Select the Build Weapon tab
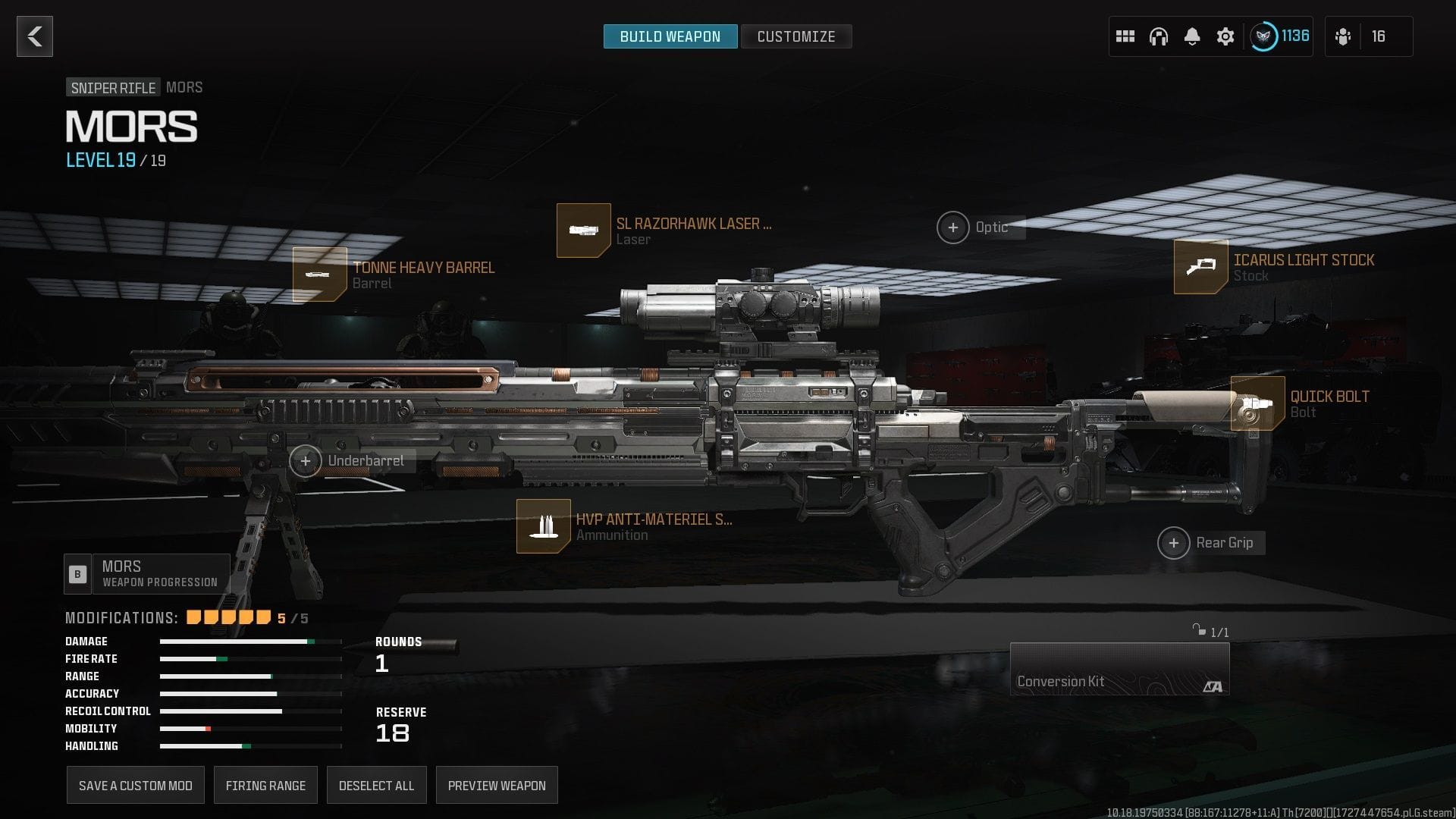Image resolution: width=1456 pixels, height=819 pixels. 670,36
